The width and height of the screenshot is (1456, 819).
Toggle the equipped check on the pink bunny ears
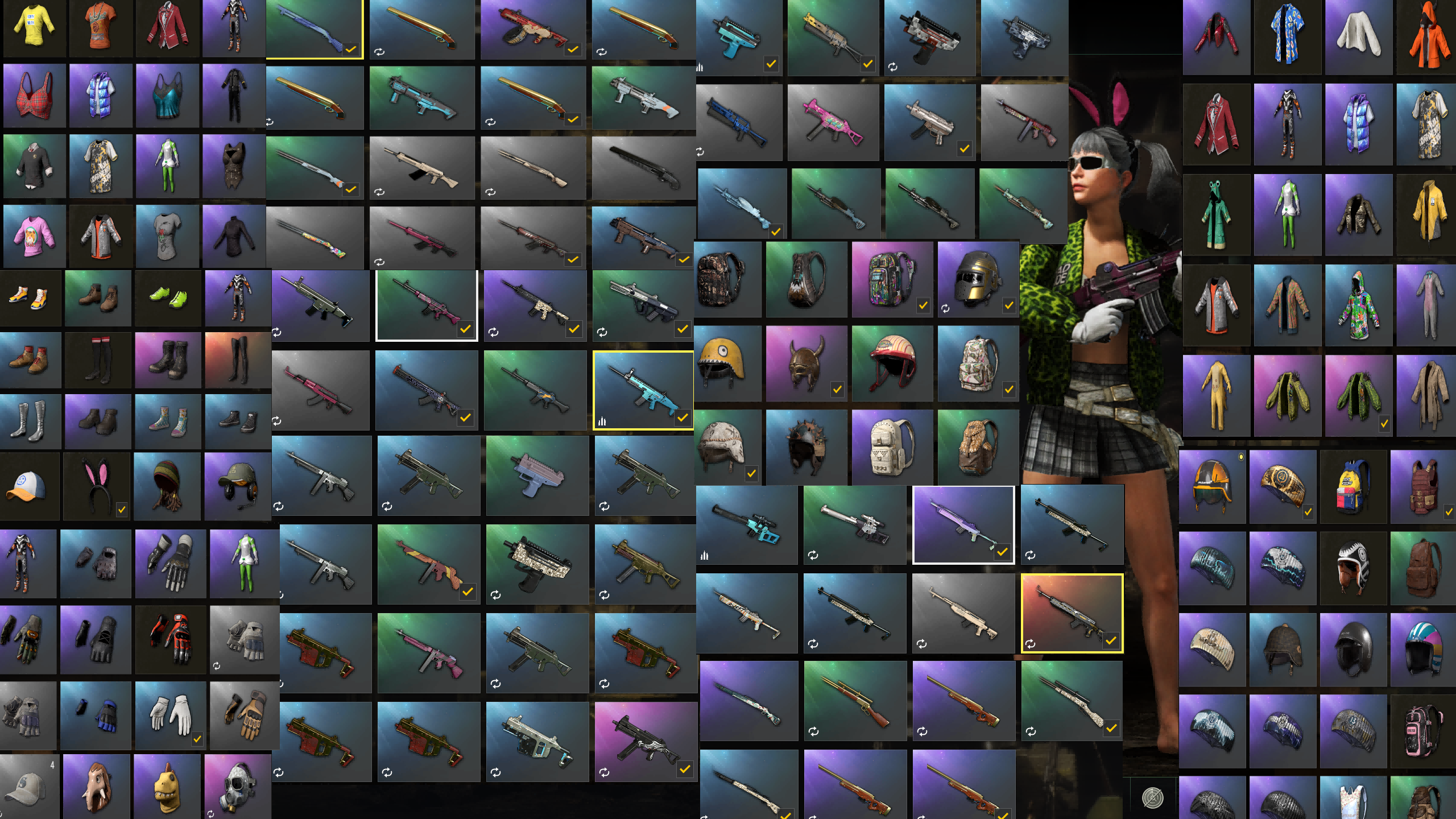[x=122, y=510]
